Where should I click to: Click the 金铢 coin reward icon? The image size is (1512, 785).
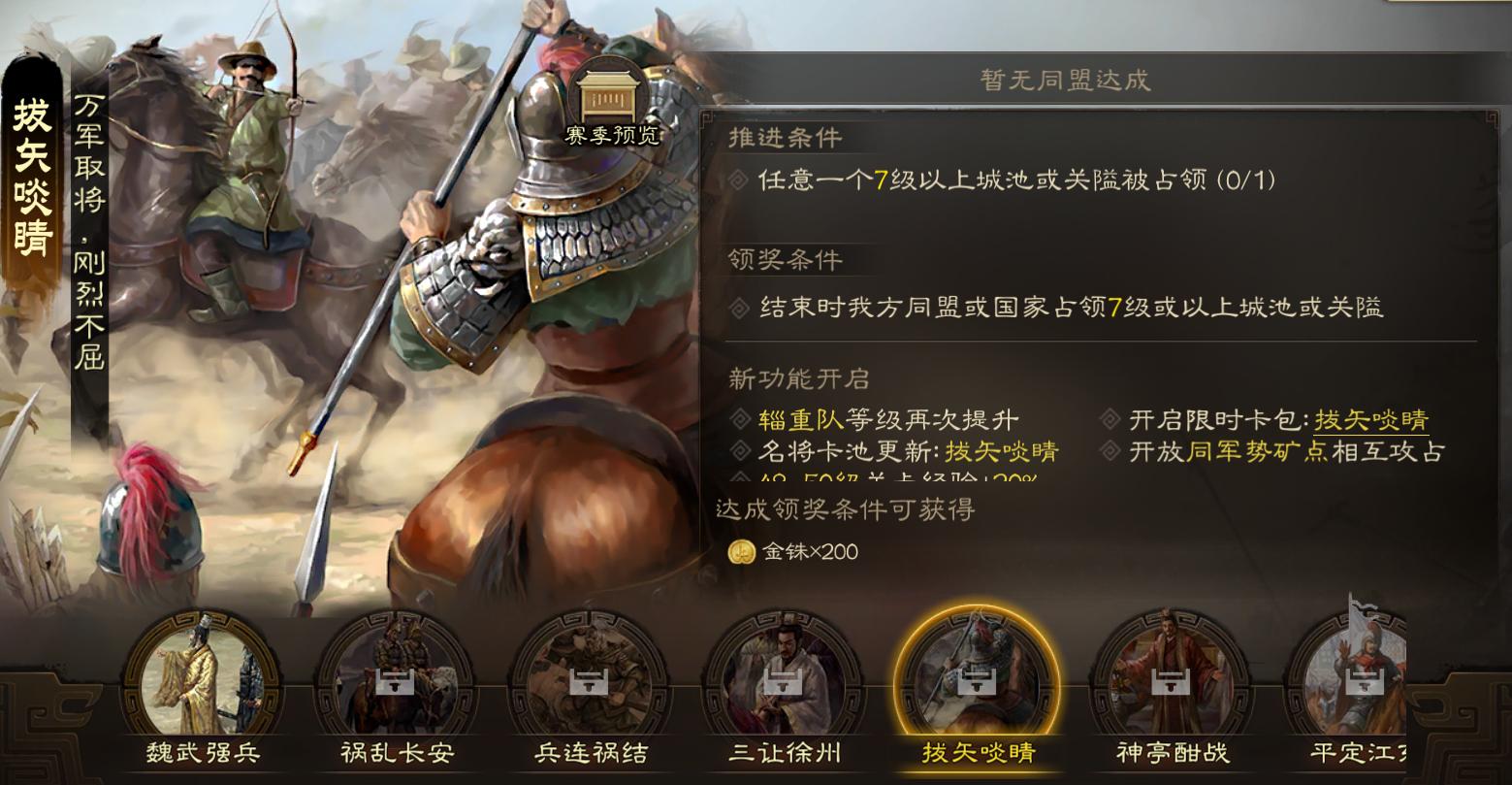(741, 553)
